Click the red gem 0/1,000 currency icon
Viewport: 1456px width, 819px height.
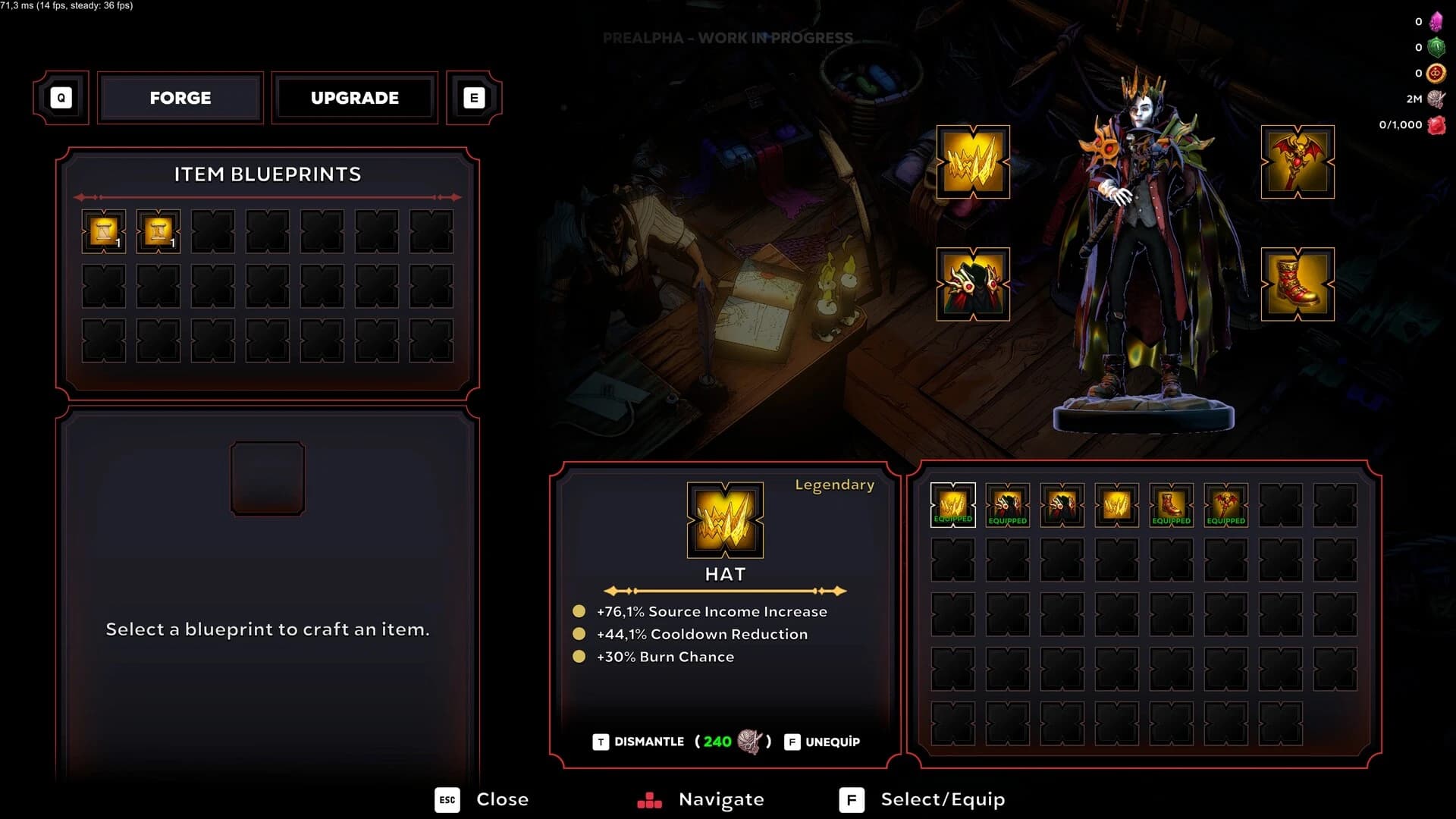click(x=1437, y=124)
